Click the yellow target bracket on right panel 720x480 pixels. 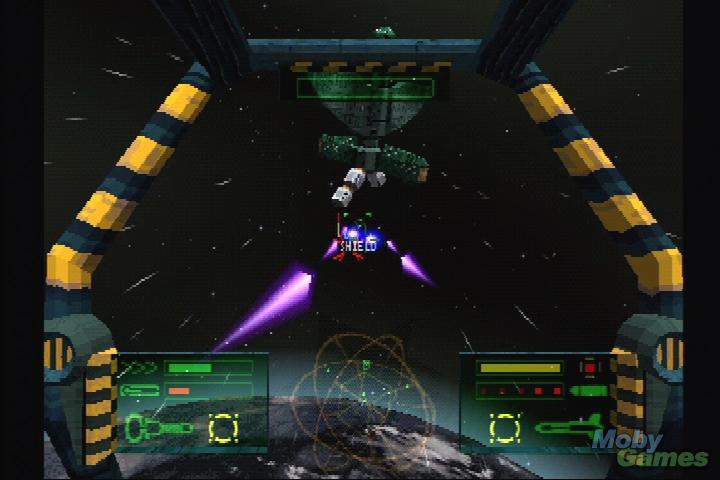[x=505, y=427]
